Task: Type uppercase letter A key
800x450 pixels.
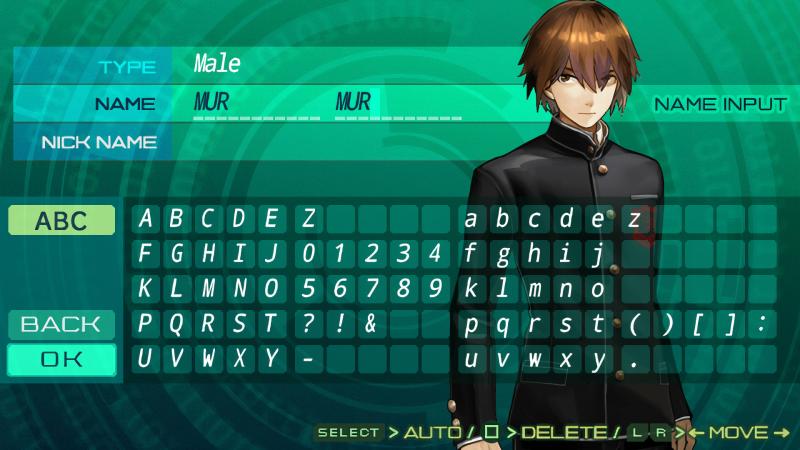Action: coord(146,219)
